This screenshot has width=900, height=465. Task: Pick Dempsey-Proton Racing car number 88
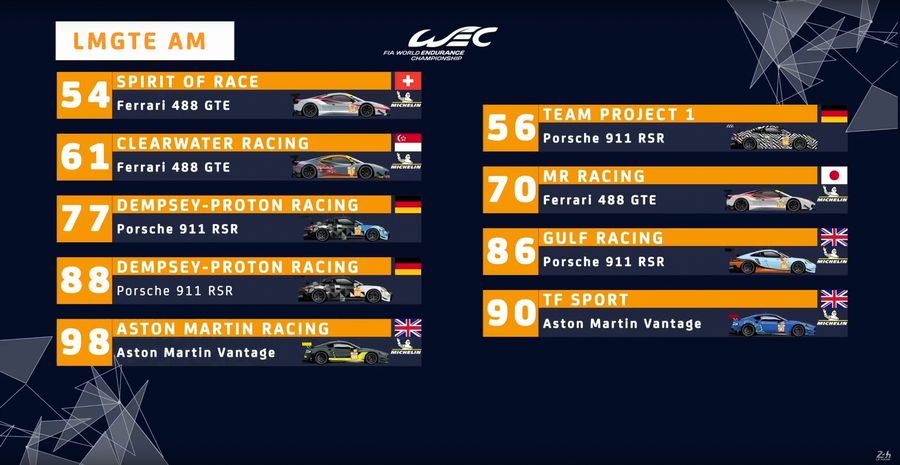coord(238,280)
